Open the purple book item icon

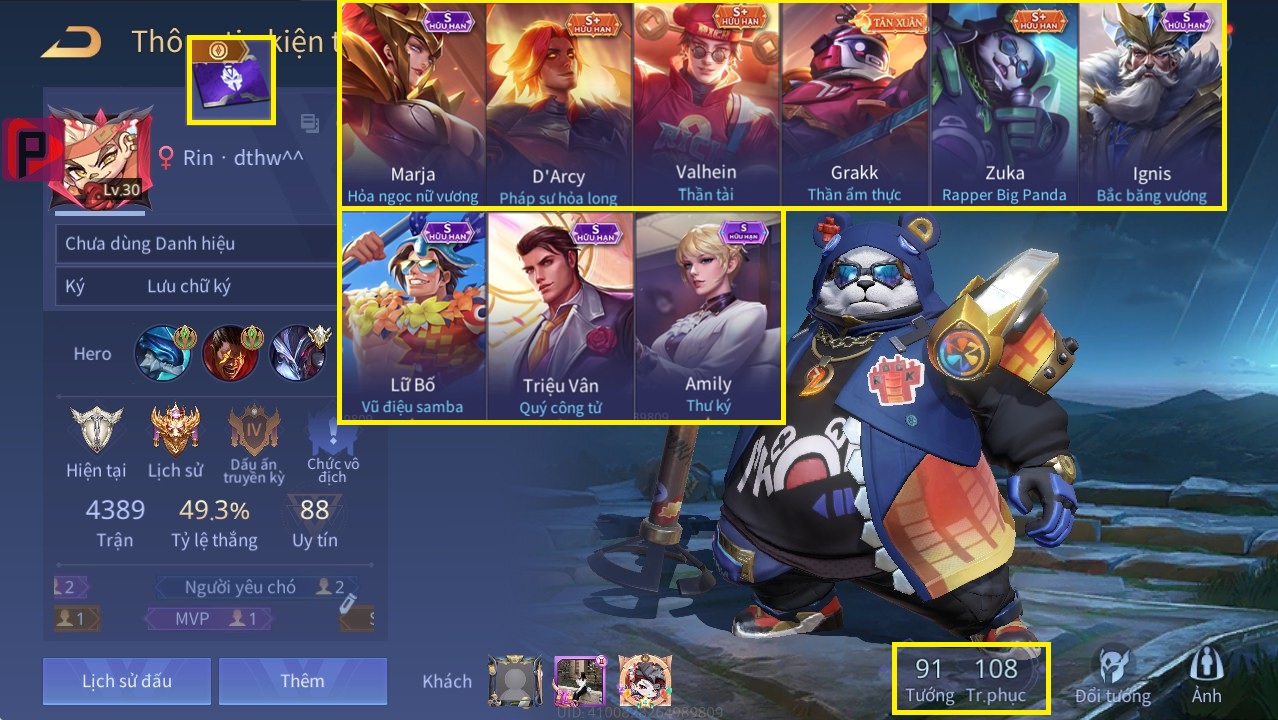[231, 81]
